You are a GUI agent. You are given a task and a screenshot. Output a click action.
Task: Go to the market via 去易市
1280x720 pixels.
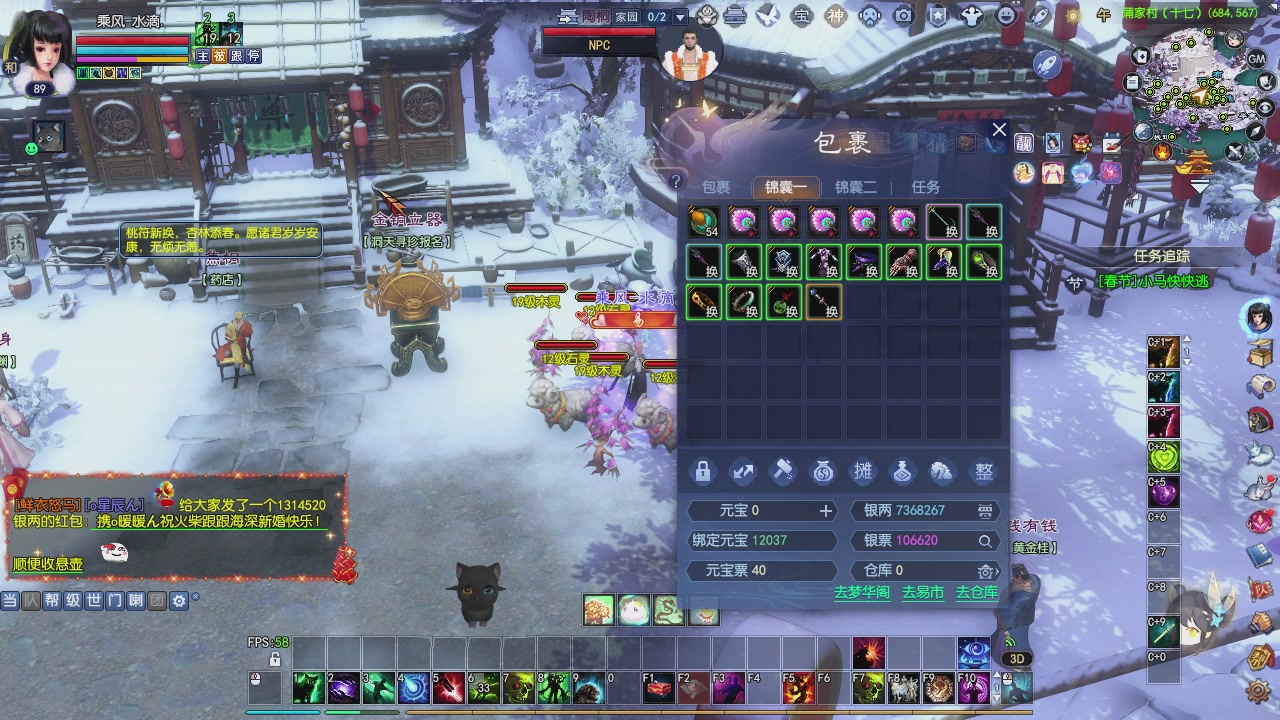tap(923, 592)
